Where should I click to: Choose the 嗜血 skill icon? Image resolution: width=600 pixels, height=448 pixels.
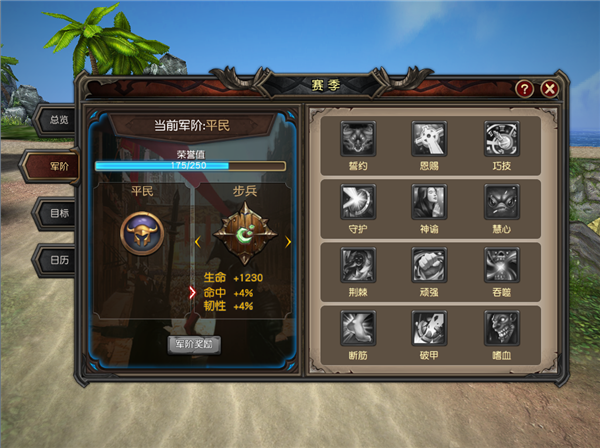[500, 327]
